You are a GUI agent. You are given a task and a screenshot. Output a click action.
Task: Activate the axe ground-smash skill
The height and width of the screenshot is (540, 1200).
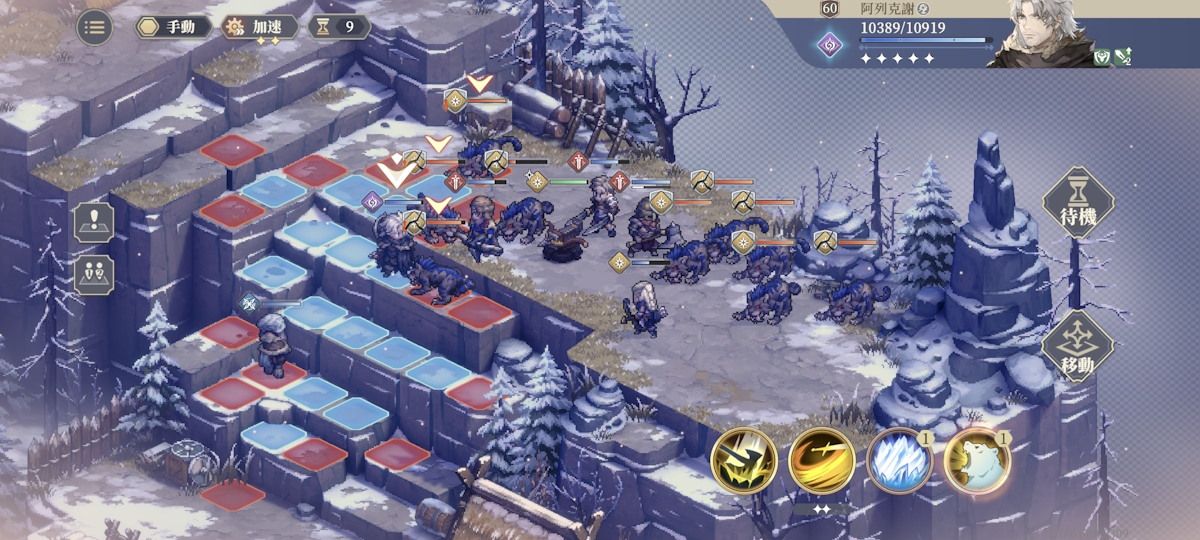[744, 461]
